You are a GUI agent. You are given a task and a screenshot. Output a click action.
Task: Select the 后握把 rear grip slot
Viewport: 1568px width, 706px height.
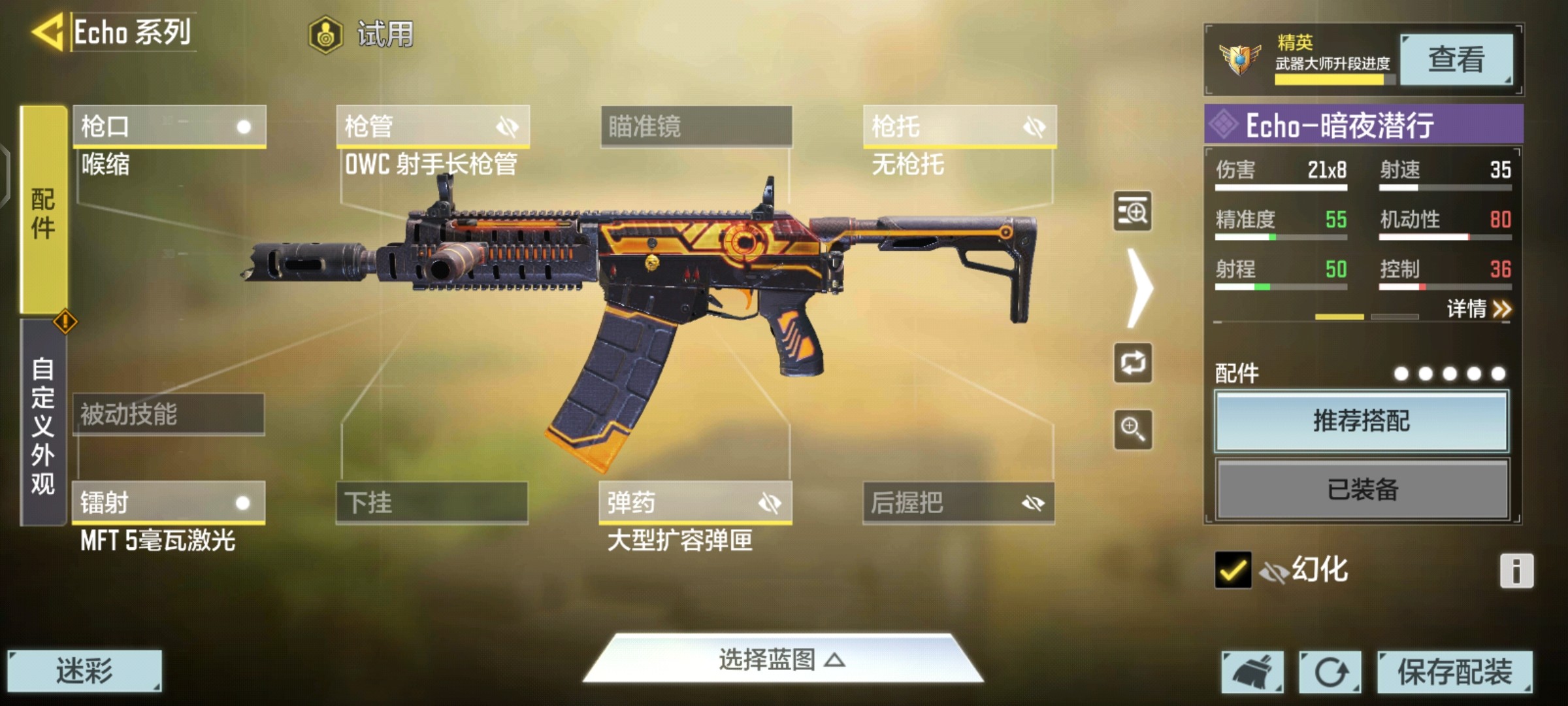pos(958,503)
